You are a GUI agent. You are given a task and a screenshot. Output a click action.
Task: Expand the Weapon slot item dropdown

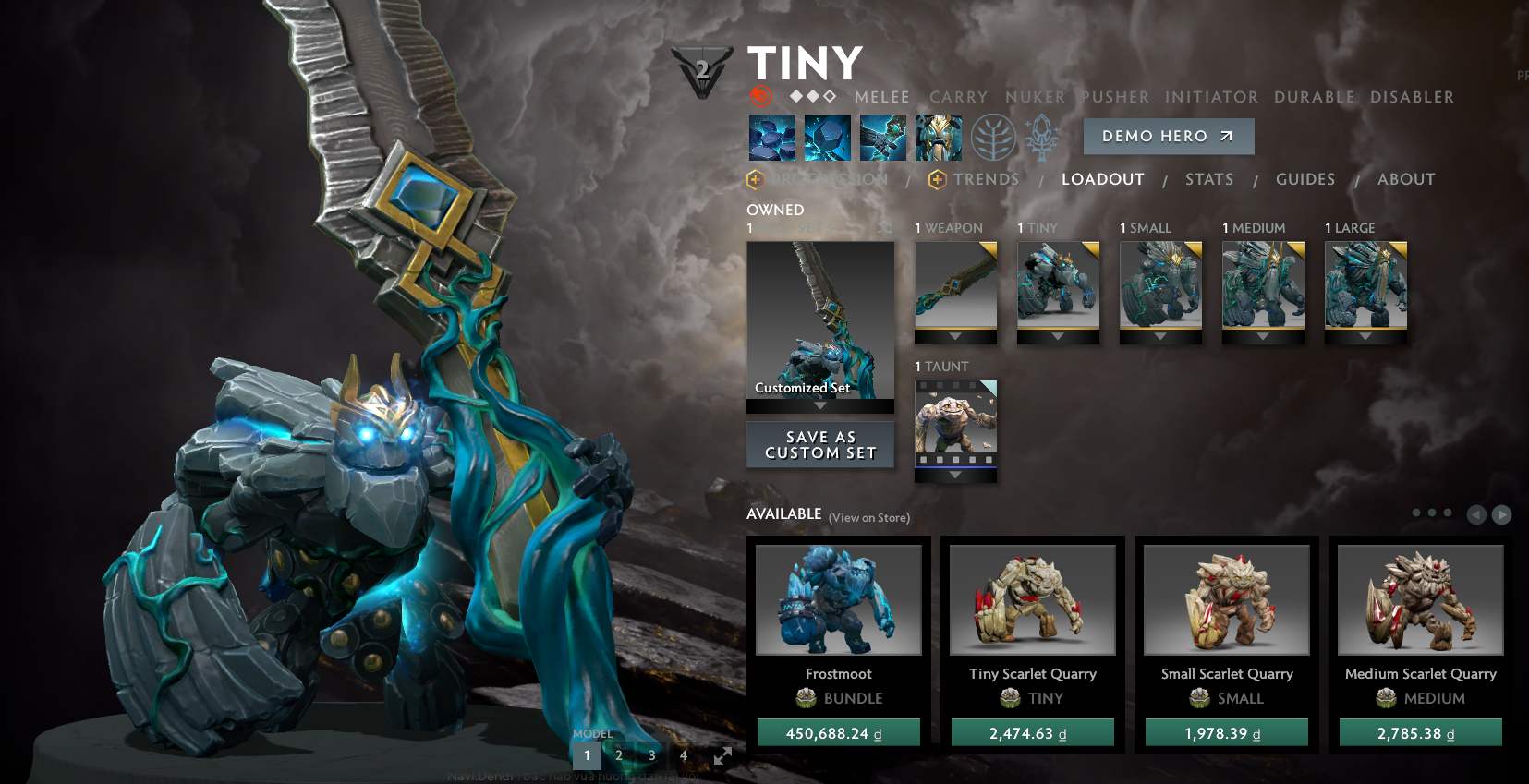pyautogui.click(x=955, y=336)
